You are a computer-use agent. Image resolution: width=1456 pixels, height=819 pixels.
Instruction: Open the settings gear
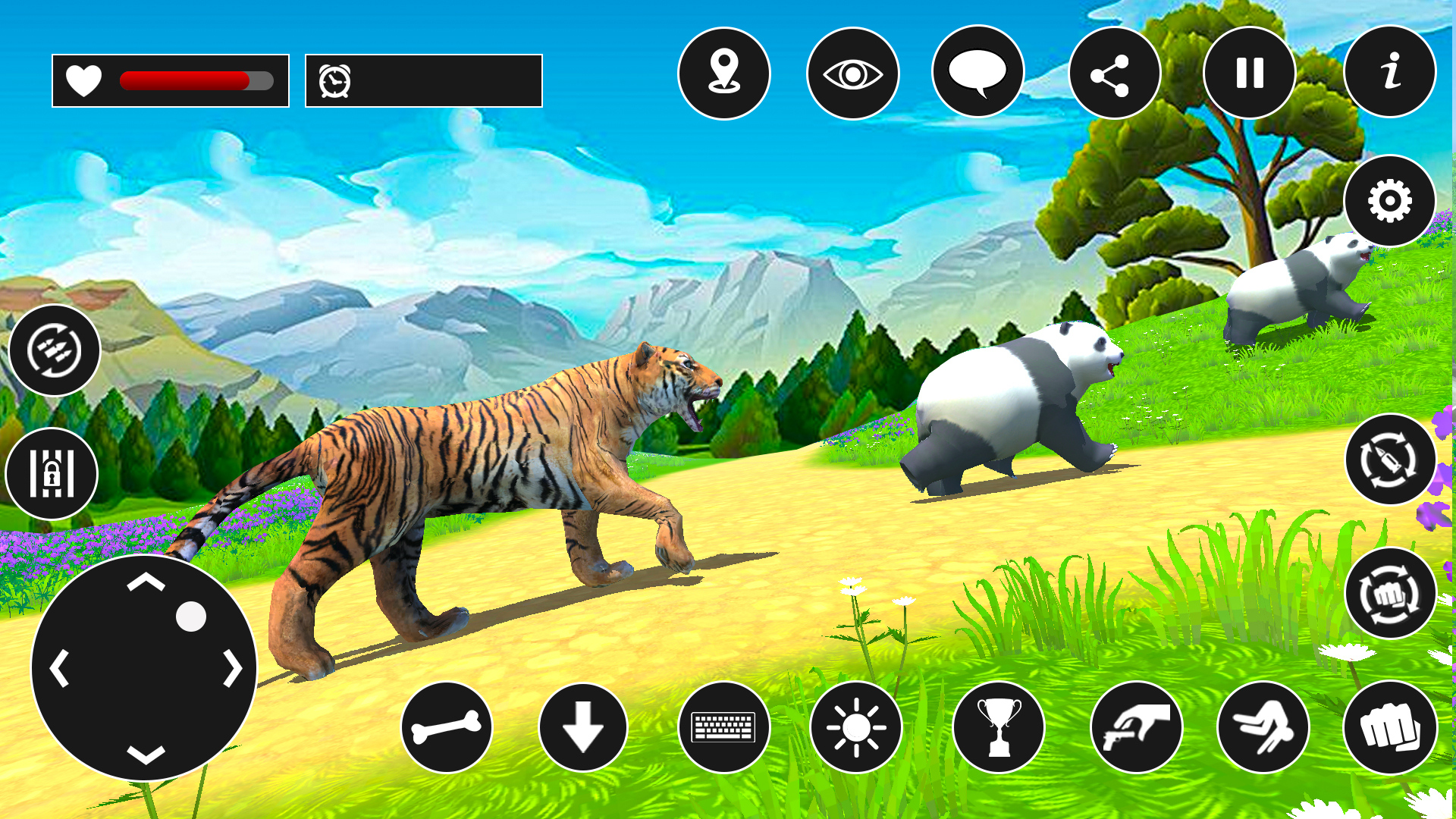[1390, 199]
